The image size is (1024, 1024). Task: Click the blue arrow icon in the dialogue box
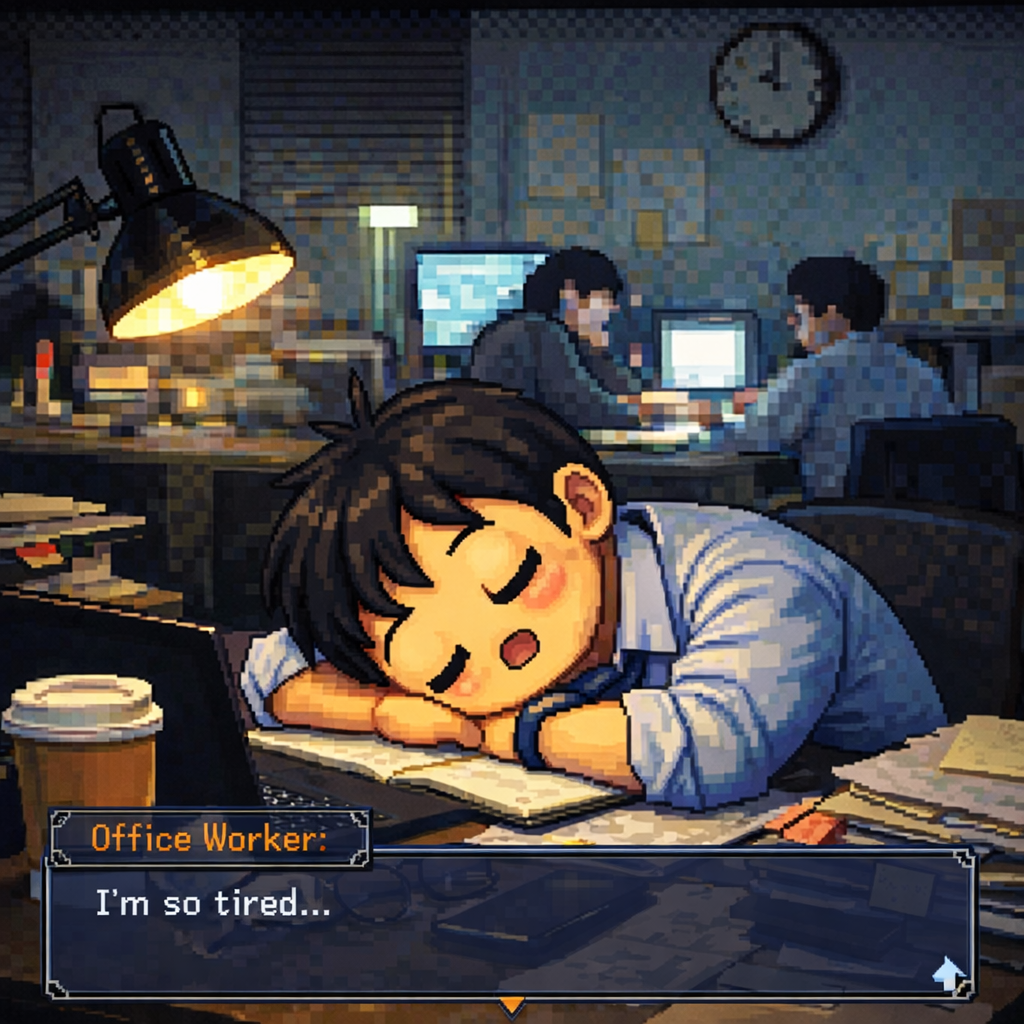click(x=947, y=972)
